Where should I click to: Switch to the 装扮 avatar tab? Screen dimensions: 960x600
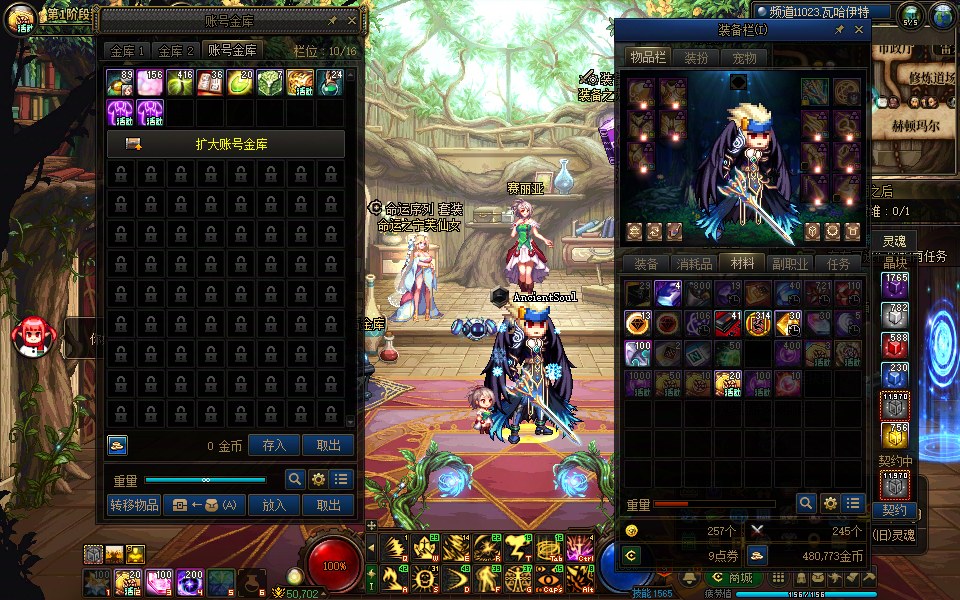coord(696,58)
